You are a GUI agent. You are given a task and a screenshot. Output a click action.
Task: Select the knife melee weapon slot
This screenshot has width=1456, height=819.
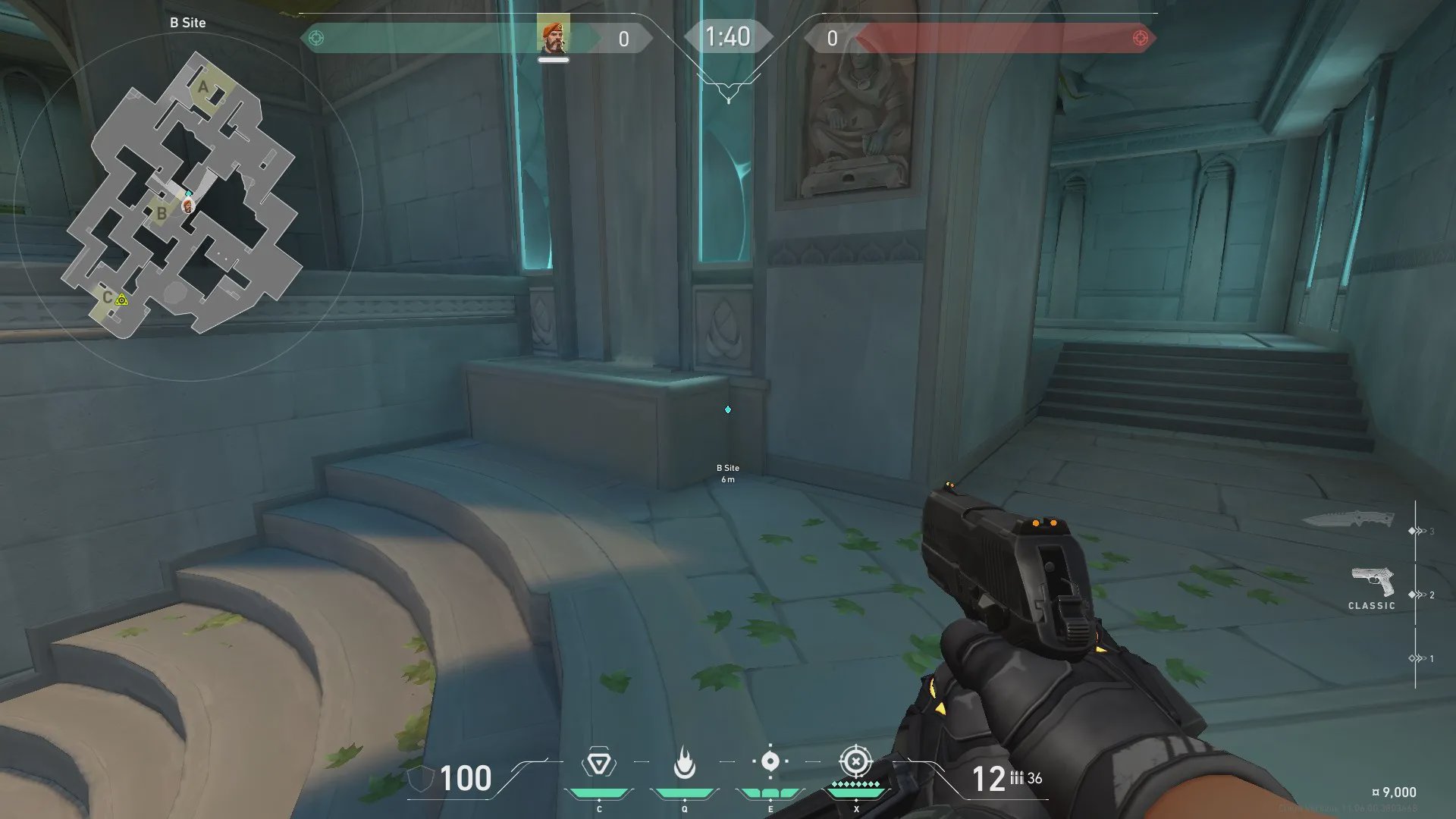[x=1348, y=519]
